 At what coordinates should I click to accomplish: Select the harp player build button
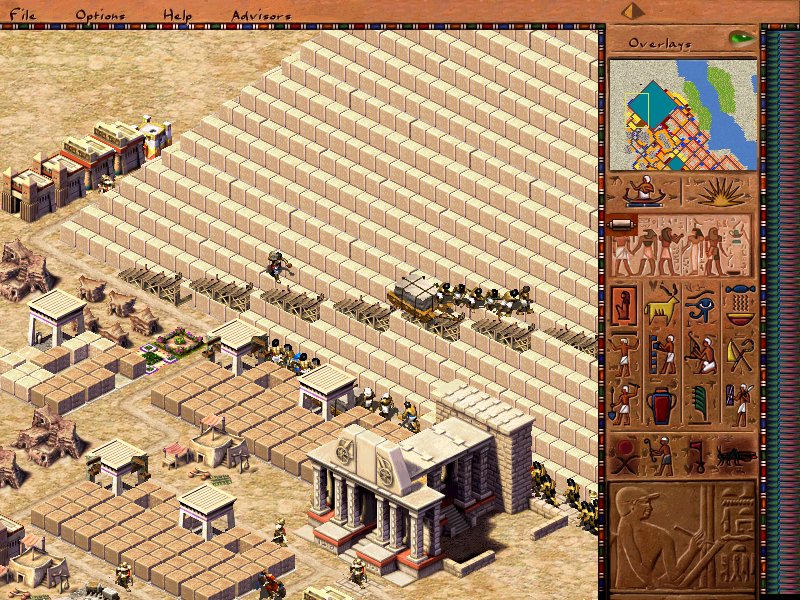pos(701,355)
